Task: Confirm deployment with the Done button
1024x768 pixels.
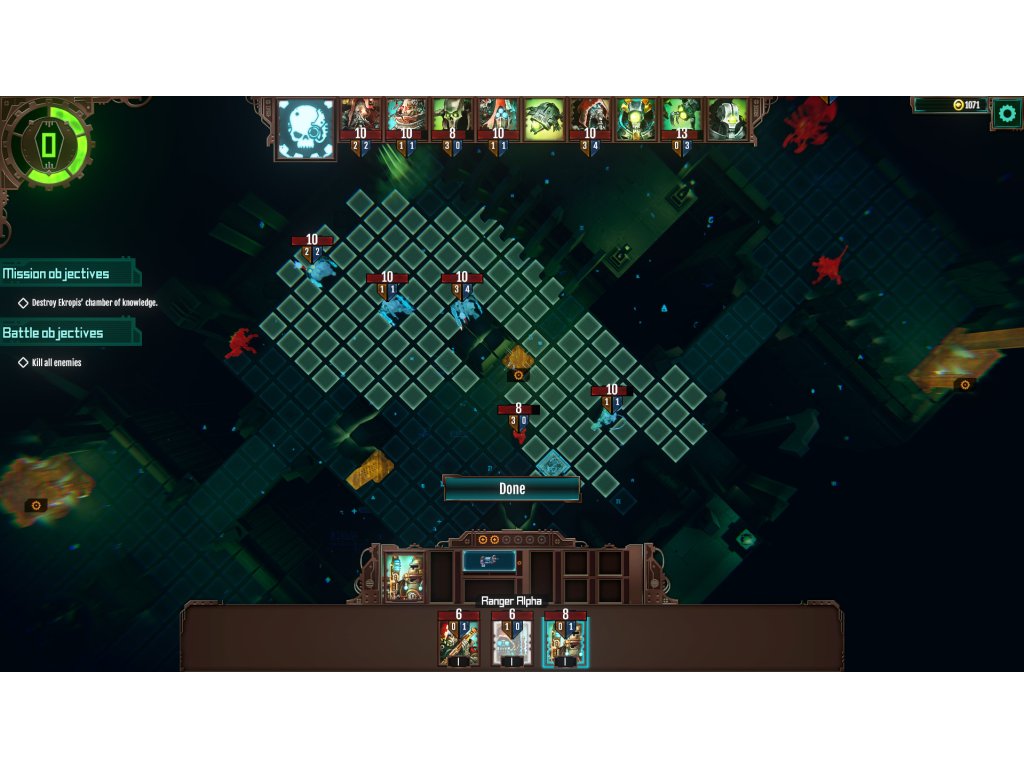Action: pyautogui.click(x=511, y=489)
